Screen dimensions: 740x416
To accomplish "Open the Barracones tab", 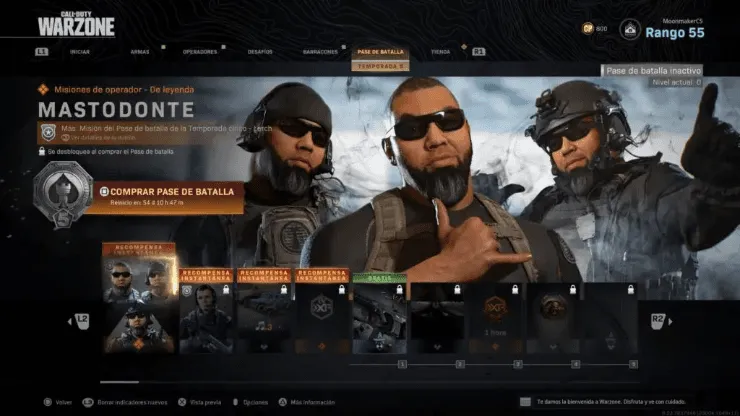I will [319, 51].
